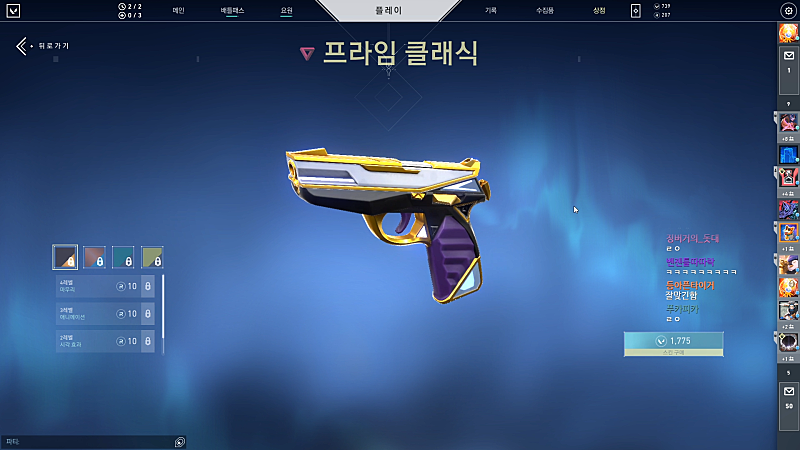This screenshot has width=800, height=450.
Task: Switch to the 수집품 tab
Action: point(544,10)
